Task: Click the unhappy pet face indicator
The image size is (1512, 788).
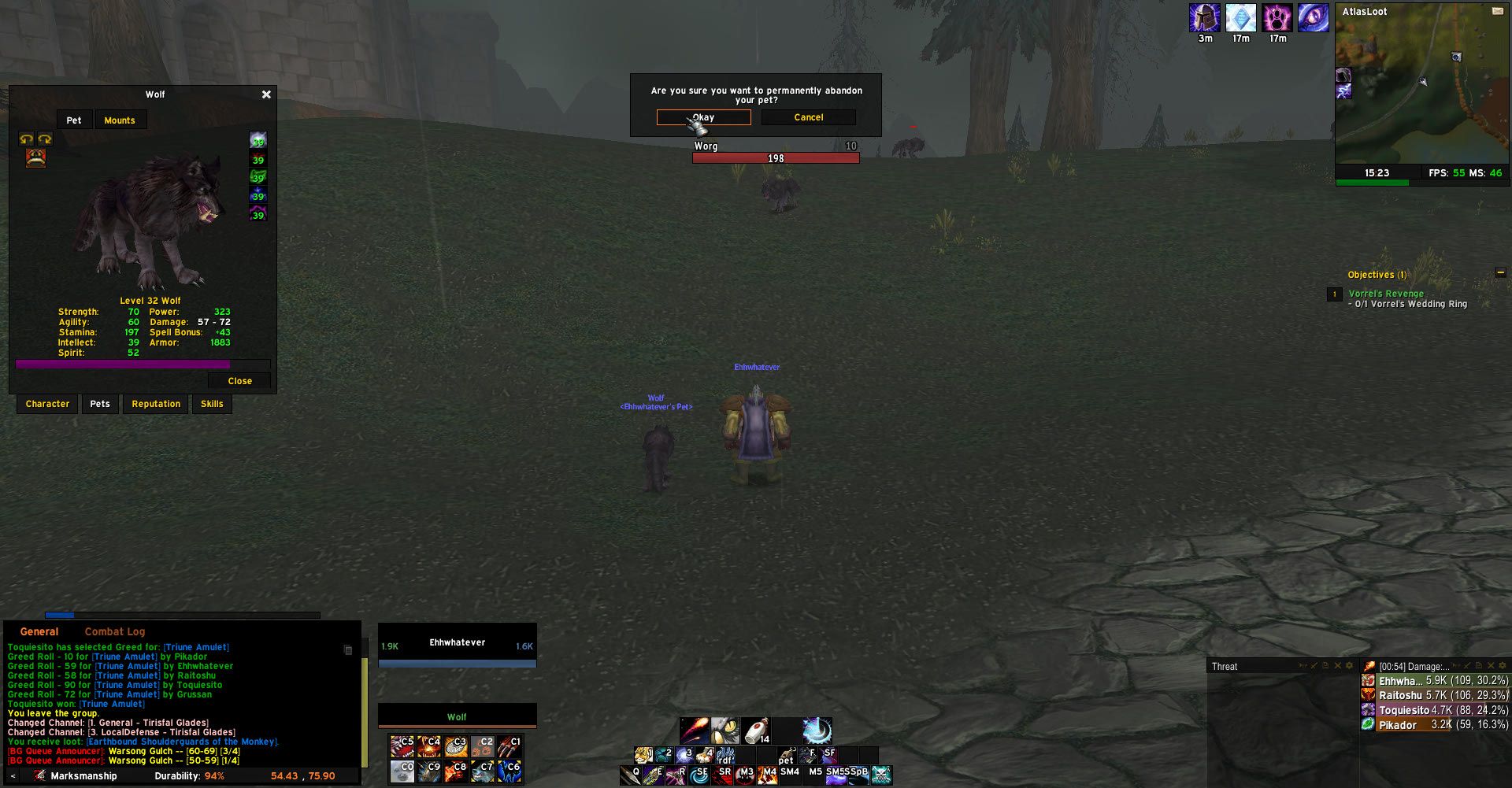Action: (x=37, y=157)
